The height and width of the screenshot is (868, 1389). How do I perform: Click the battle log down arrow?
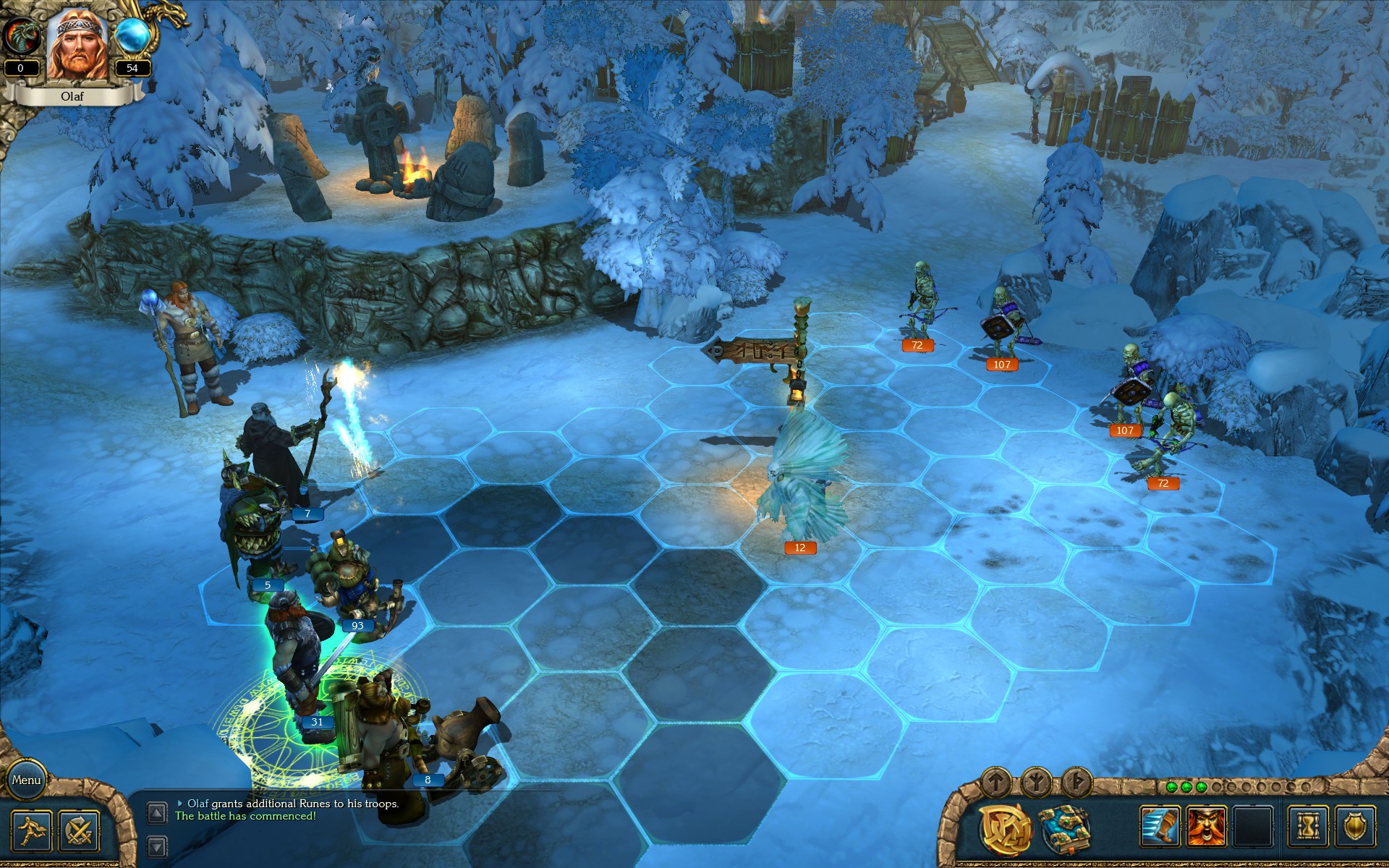[x=157, y=846]
